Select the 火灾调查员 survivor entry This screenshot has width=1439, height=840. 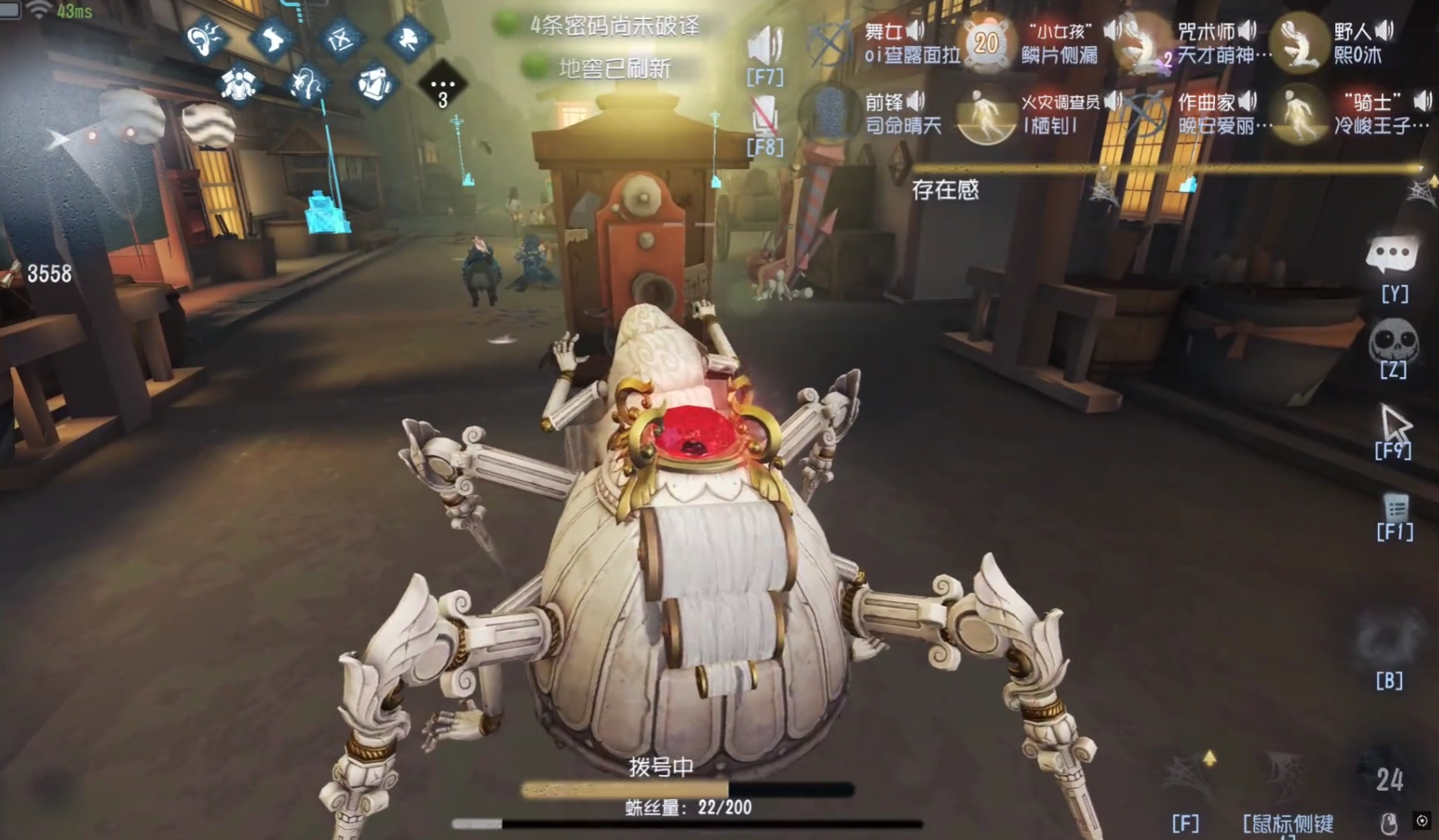pyautogui.click(x=1045, y=114)
